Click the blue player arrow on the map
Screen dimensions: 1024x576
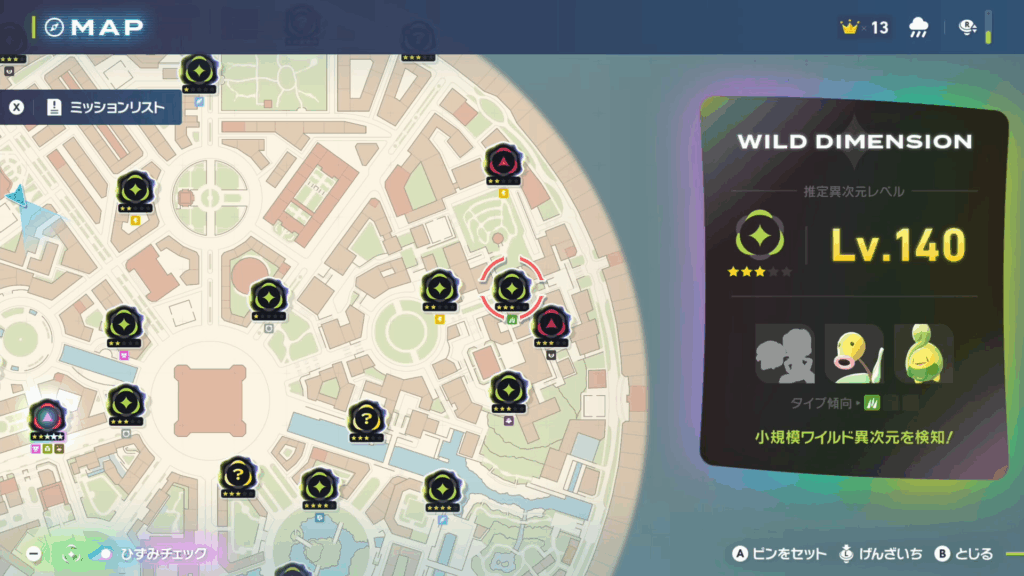click(x=16, y=194)
